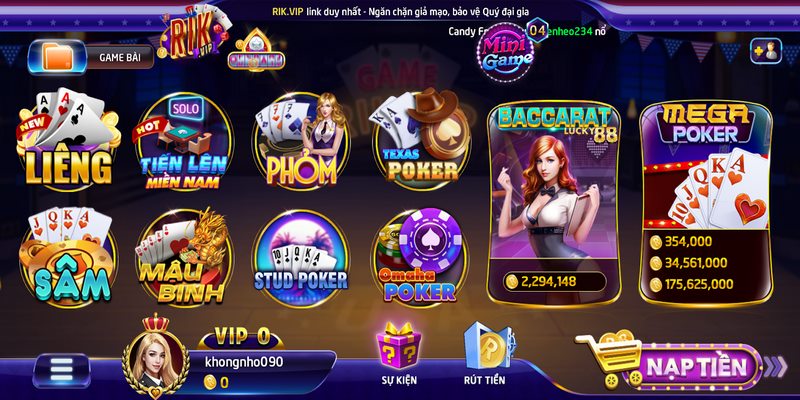800x400 pixels.
Task: Click the add friends icon
Action: click(x=765, y=50)
